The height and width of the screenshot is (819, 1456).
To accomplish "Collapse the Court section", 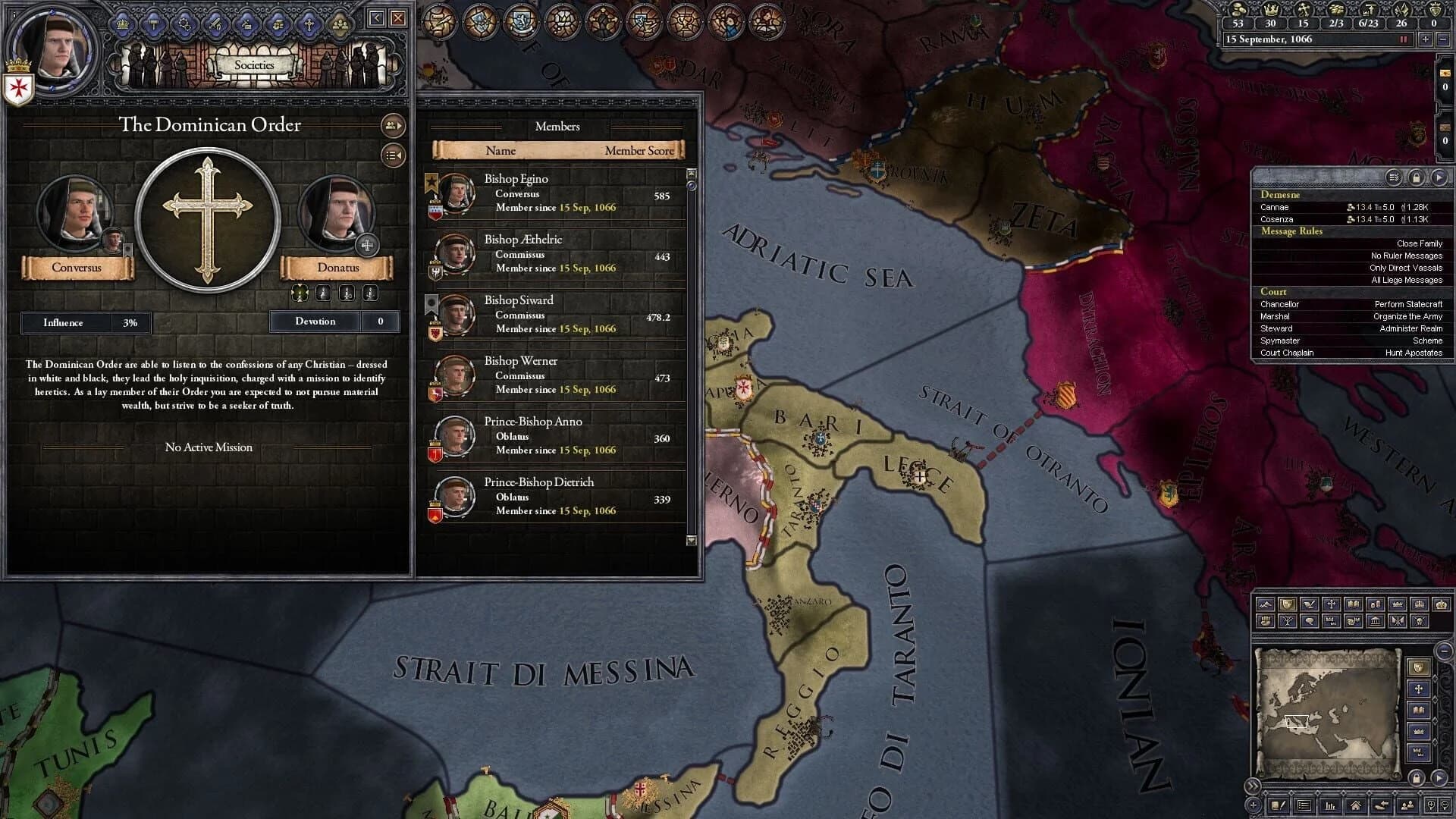I will point(1273,292).
